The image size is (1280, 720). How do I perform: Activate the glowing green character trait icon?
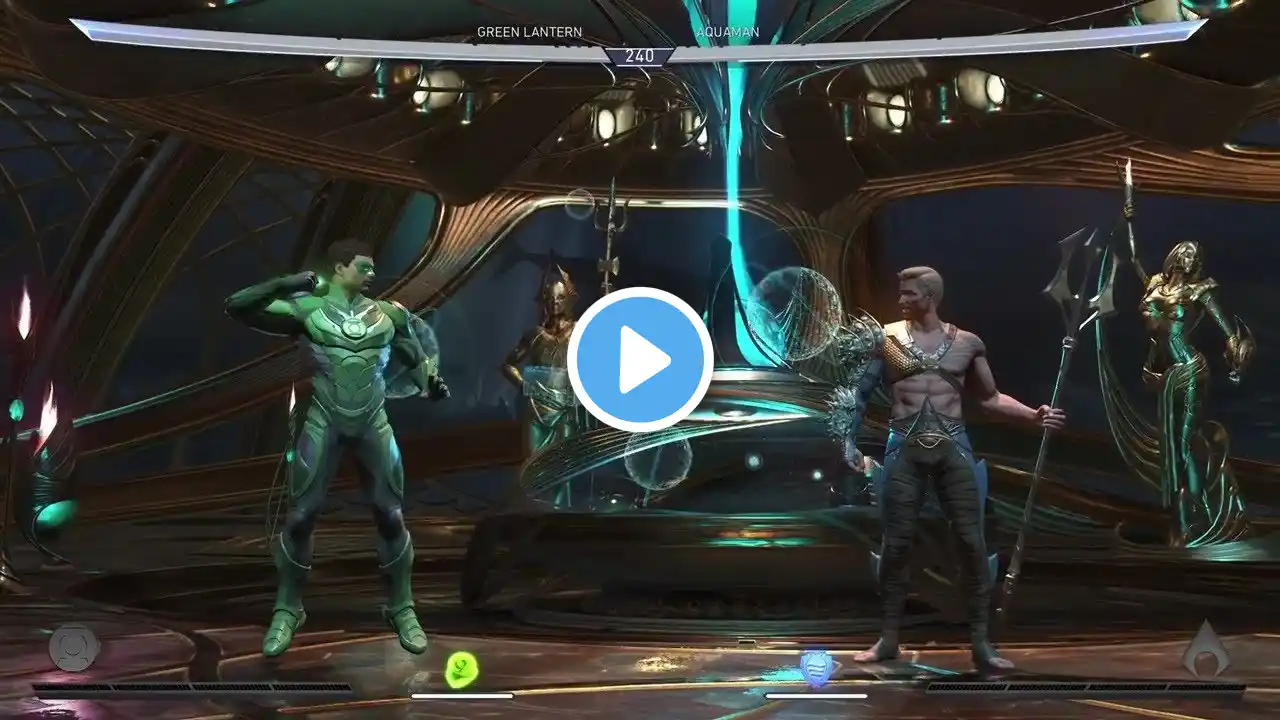tap(462, 668)
